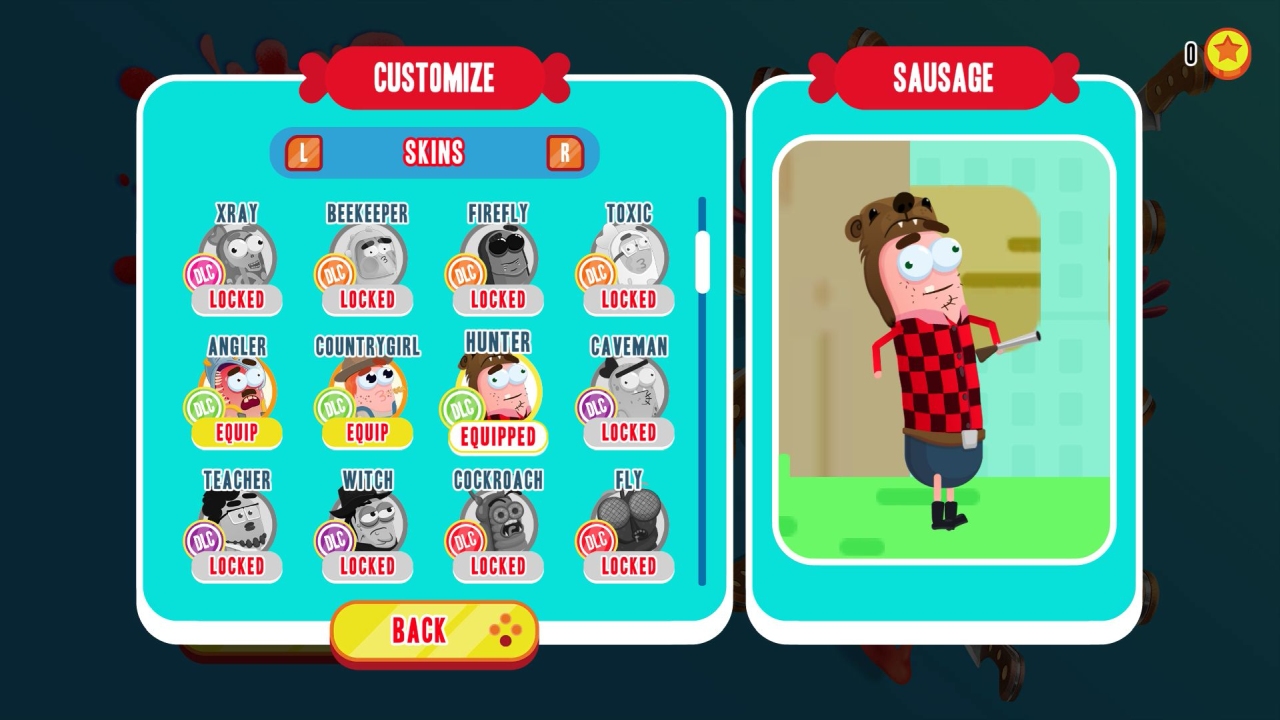Viewport: 1280px width, 720px height.
Task: Unequip the currently equipped Hunter skin
Action: [497, 437]
